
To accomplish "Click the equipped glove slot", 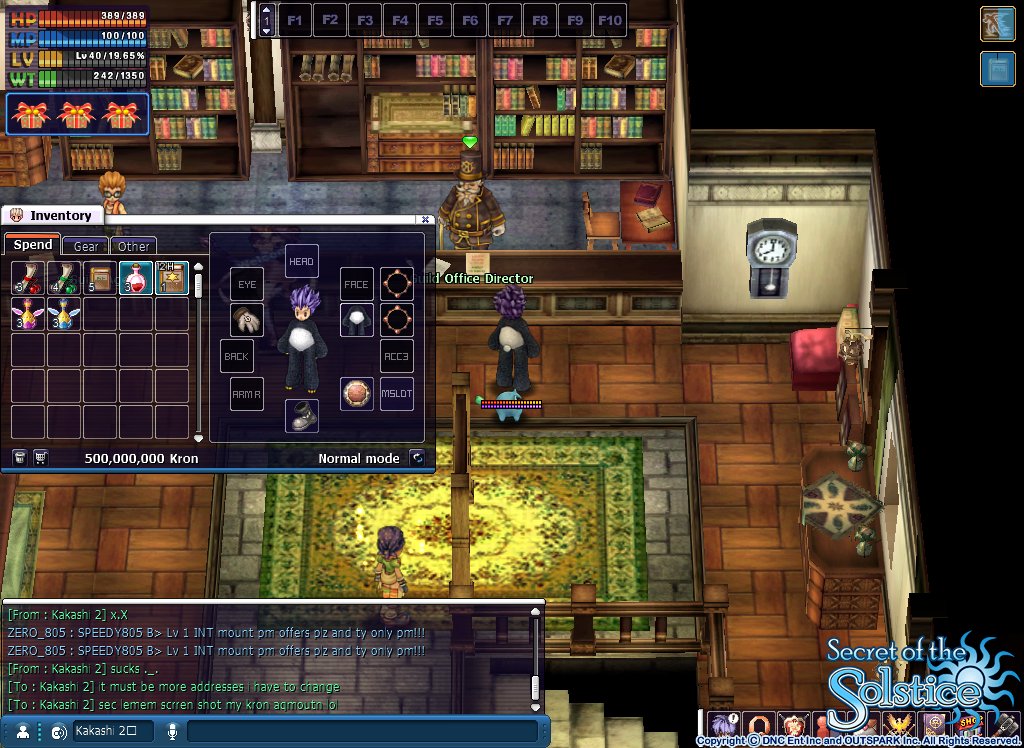I will pos(246,320).
